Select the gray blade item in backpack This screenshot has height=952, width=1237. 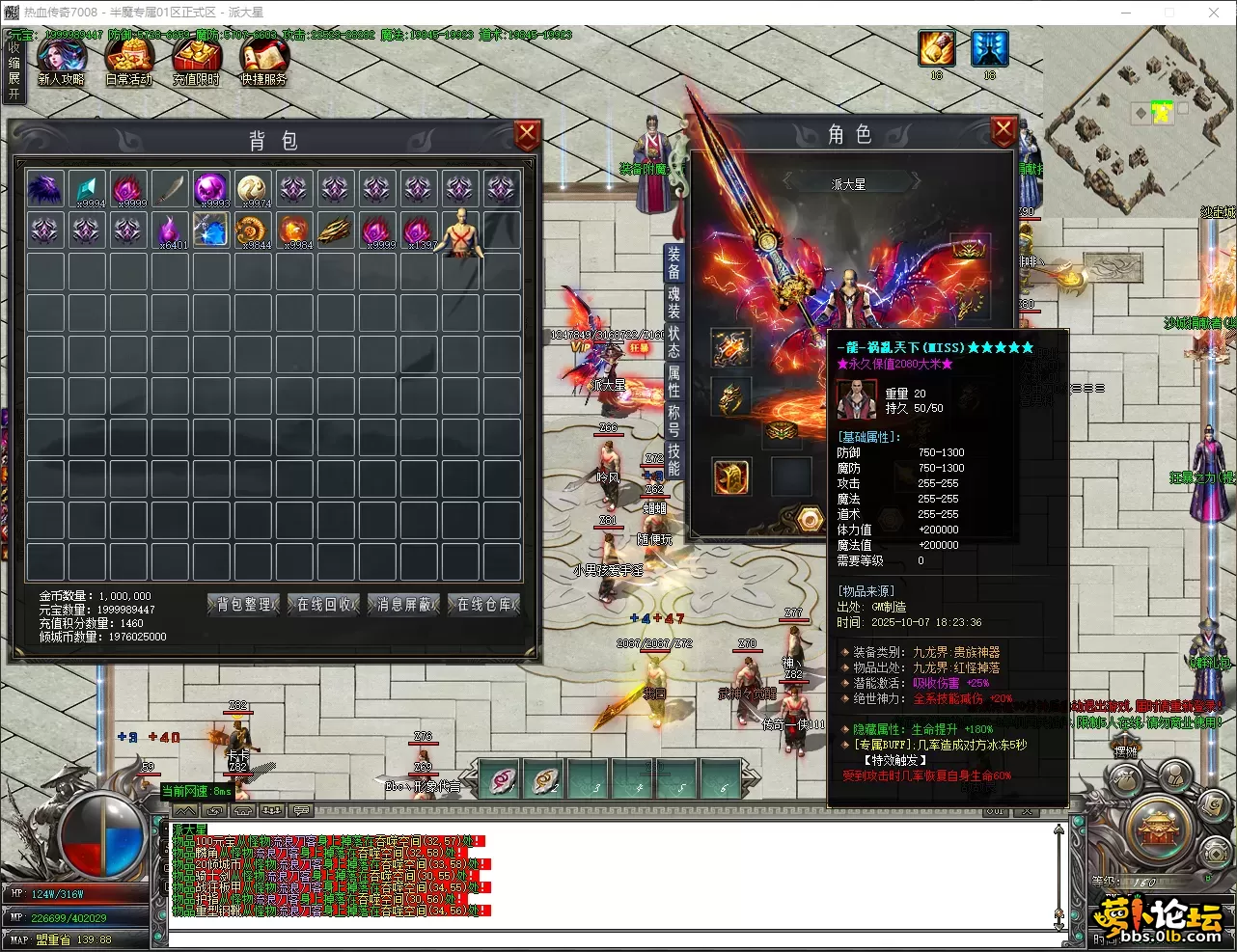[x=170, y=189]
